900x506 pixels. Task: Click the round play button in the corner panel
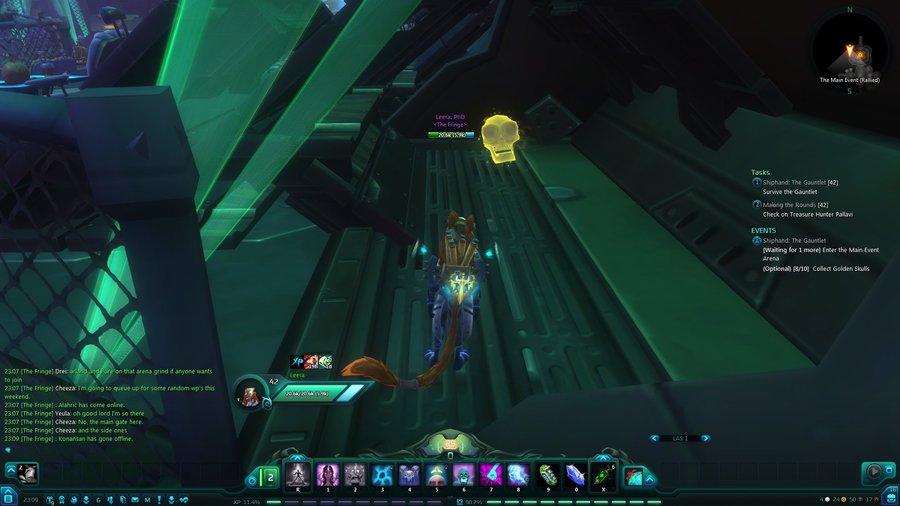876,472
